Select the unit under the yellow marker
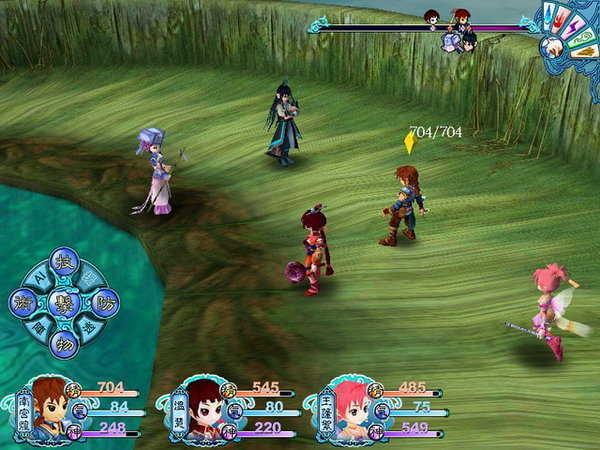Viewport: 600px width, 450px height. click(x=402, y=205)
